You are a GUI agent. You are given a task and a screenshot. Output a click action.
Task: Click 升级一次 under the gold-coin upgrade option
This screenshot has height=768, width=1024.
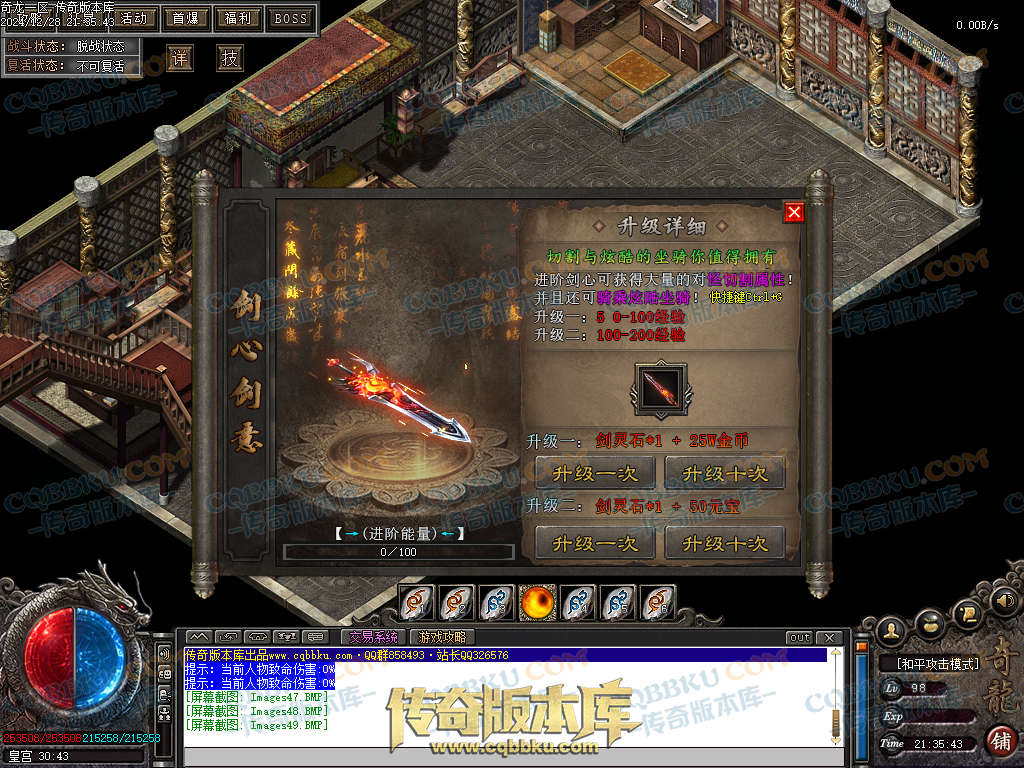(x=595, y=473)
